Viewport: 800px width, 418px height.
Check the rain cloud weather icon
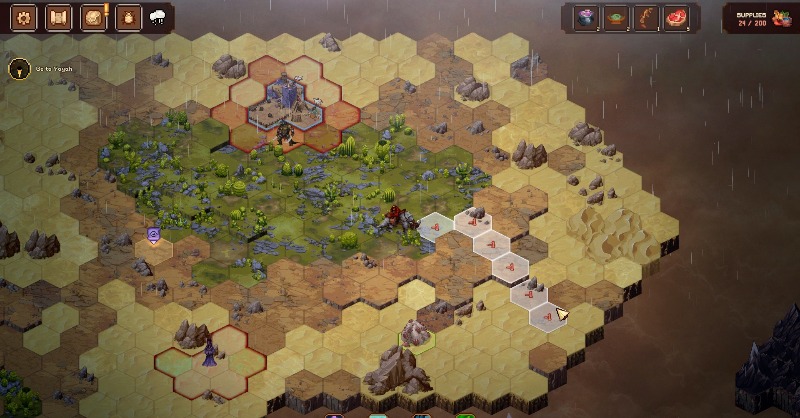click(x=158, y=17)
